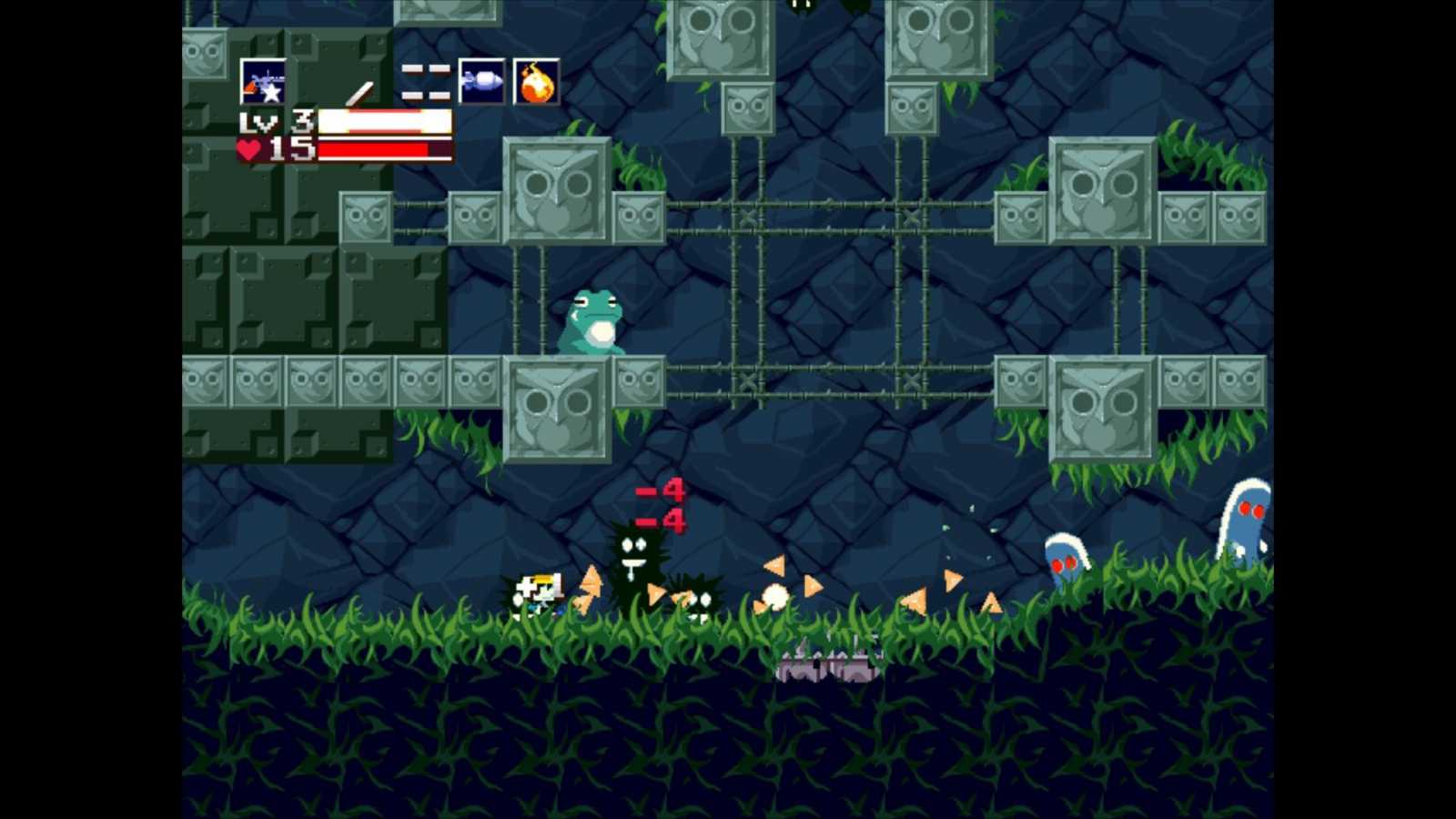Select the Machine Gun weapon icon
Viewport: 1456px width, 819px height.
pyautogui.click(x=265, y=84)
